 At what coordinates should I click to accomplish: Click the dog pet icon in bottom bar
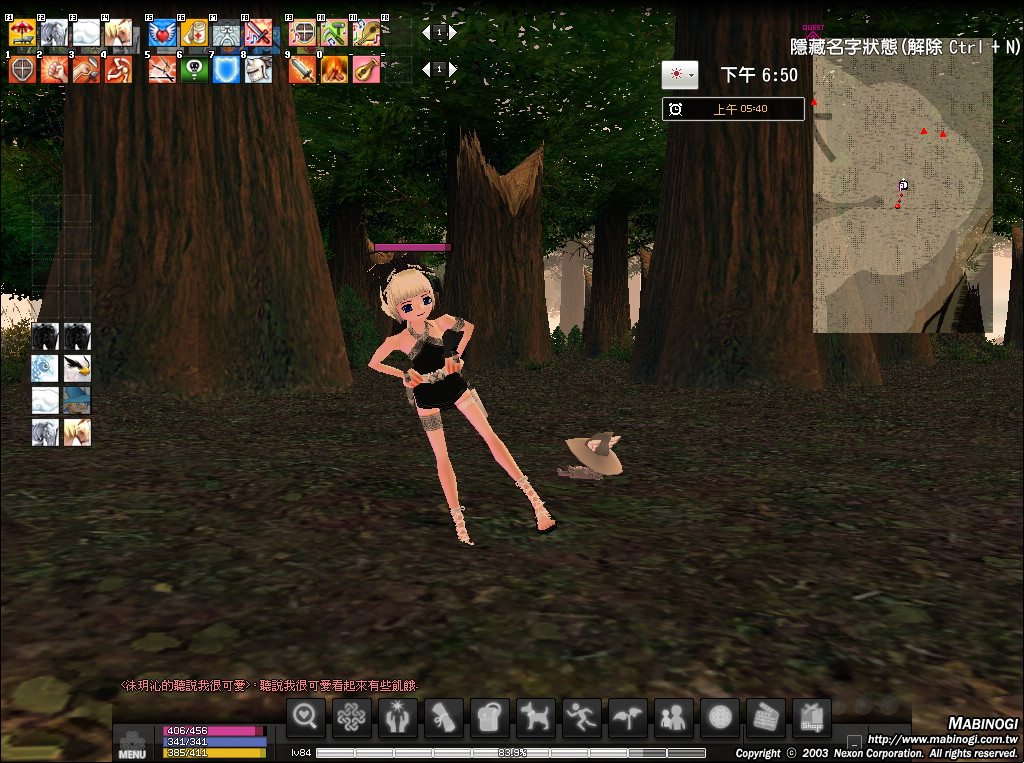point(536,716)
